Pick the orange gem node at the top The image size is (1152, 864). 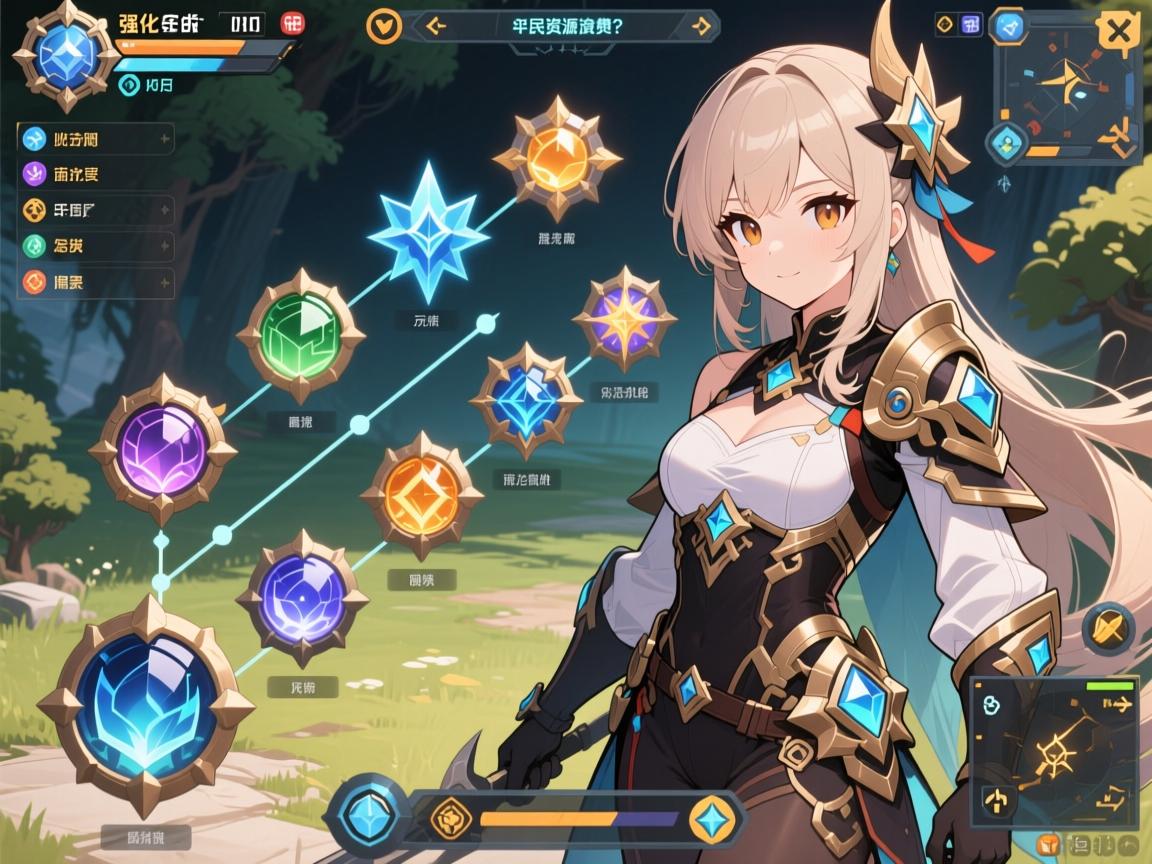click(557, 156)
